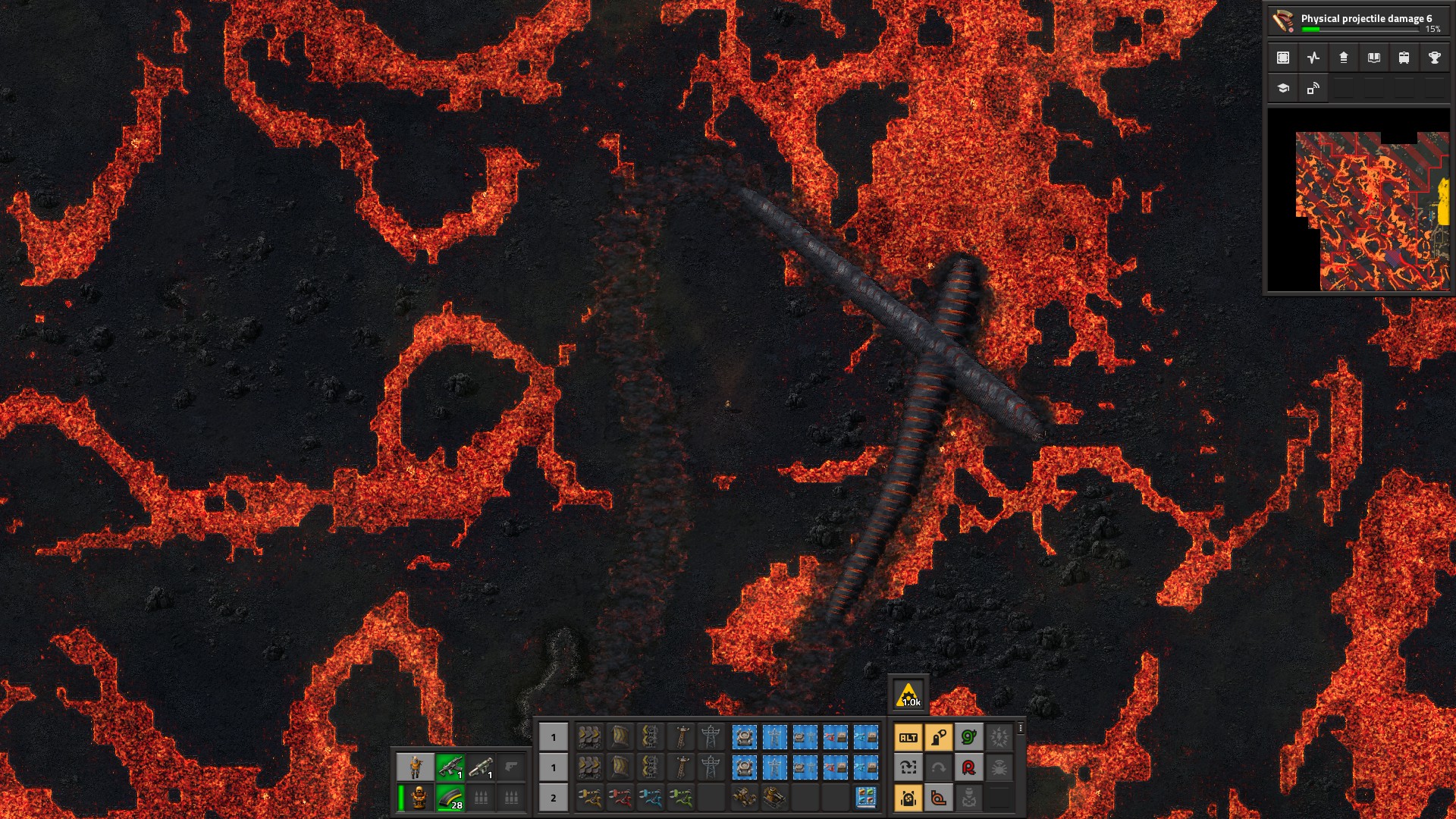The height and width of the screenshot is (819, 1456).
Task: Open the Physical projectile damage 6 research
Action: (1357, 20)
